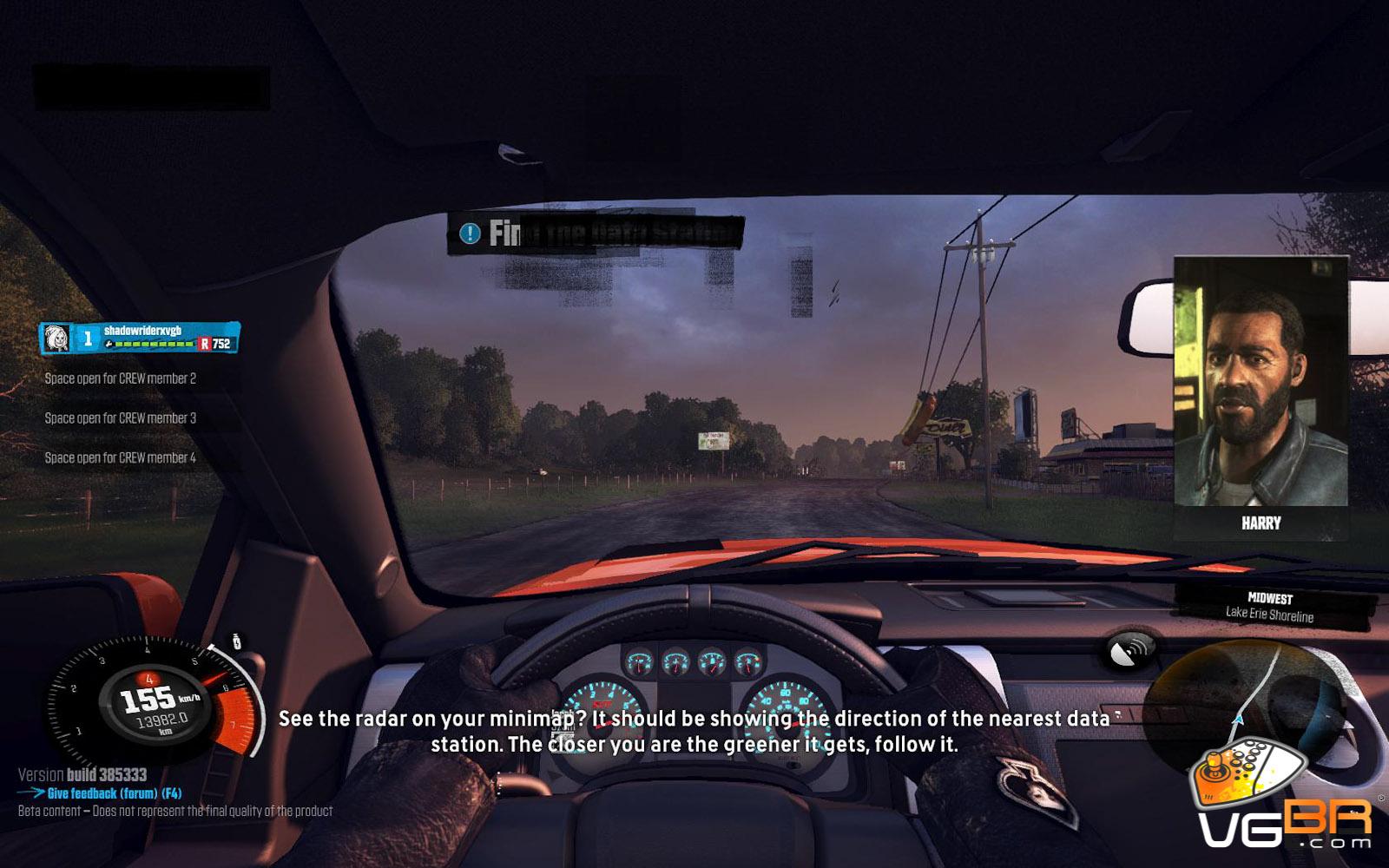Select shadowriderxvgb's crew player card
This screenshot has width=1389, height=868.
[x=141, y=338]
